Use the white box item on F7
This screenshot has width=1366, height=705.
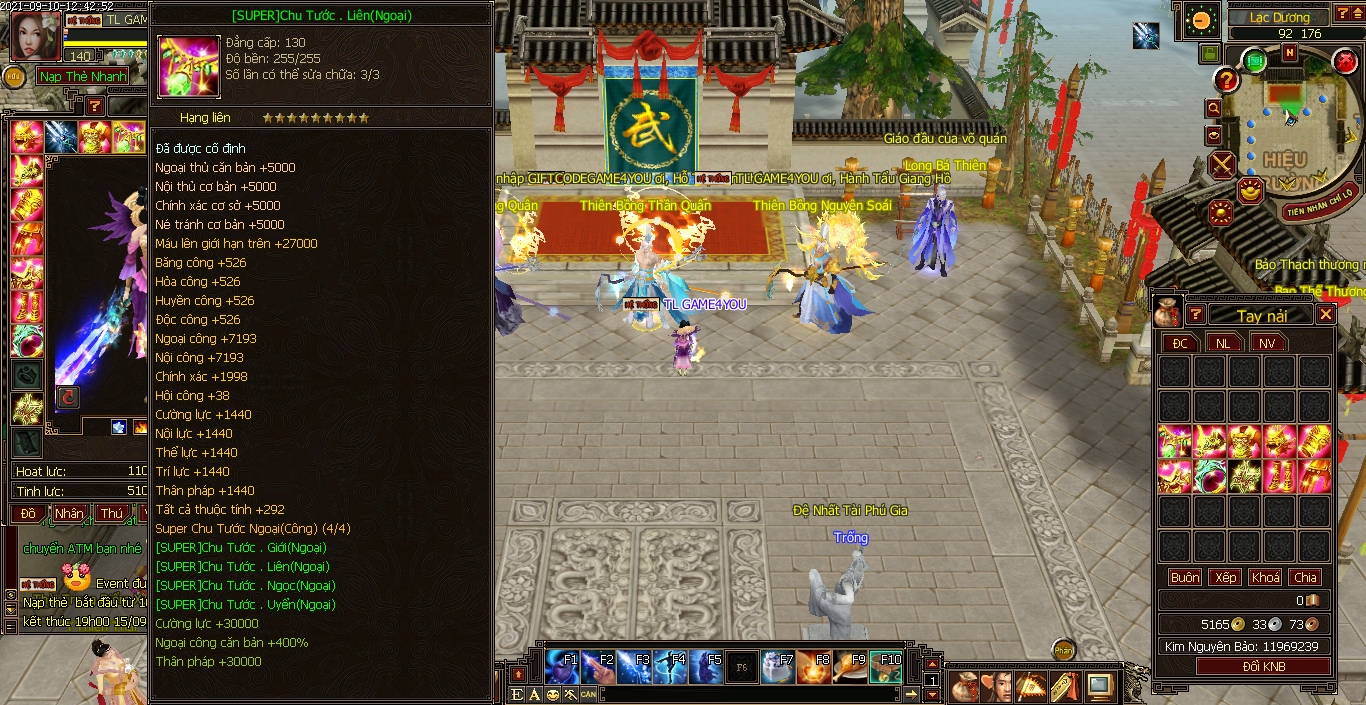(778, 666)
